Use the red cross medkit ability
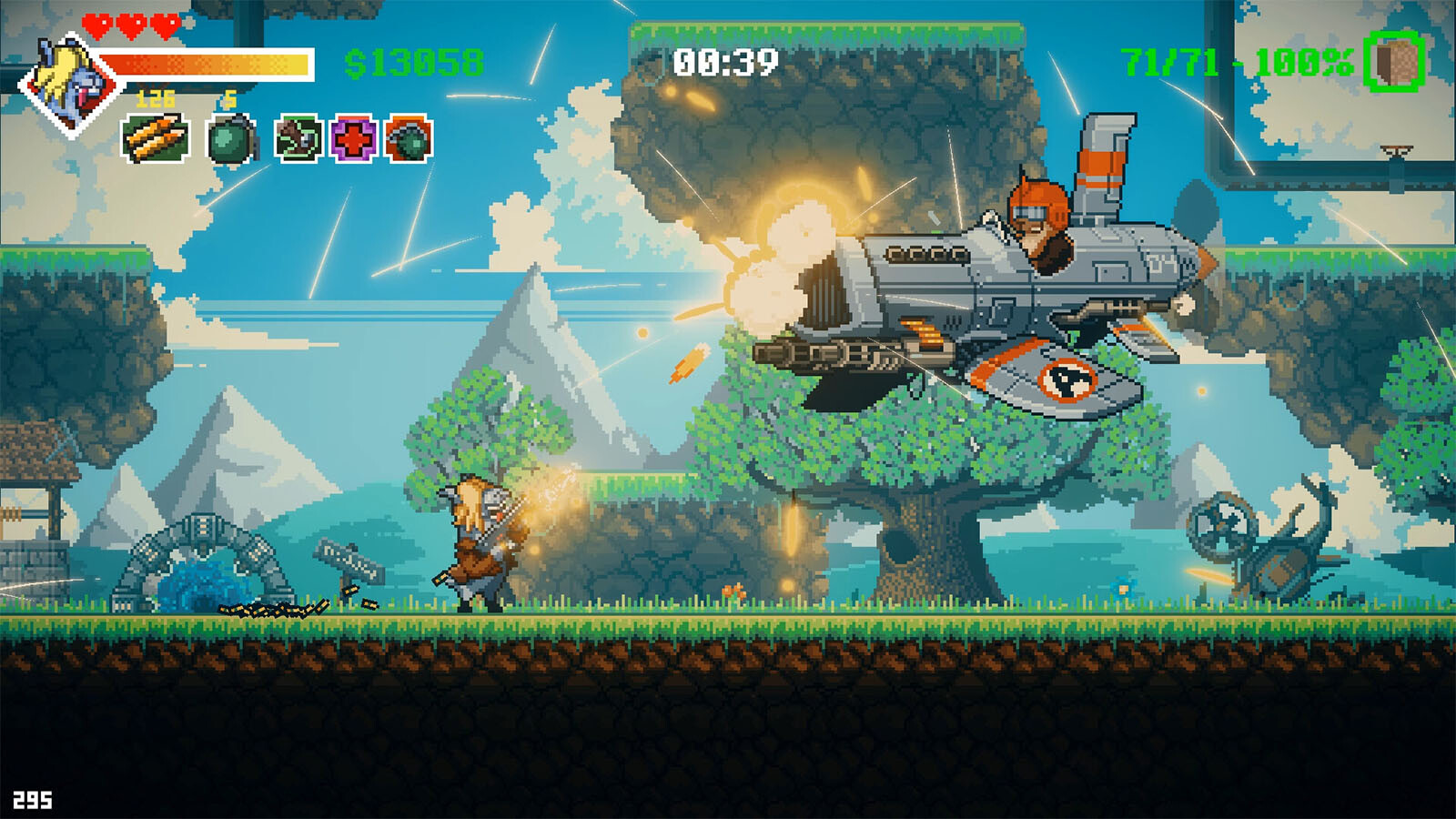The width and height of the screenshot is (1456, 819). pos(353,139)
